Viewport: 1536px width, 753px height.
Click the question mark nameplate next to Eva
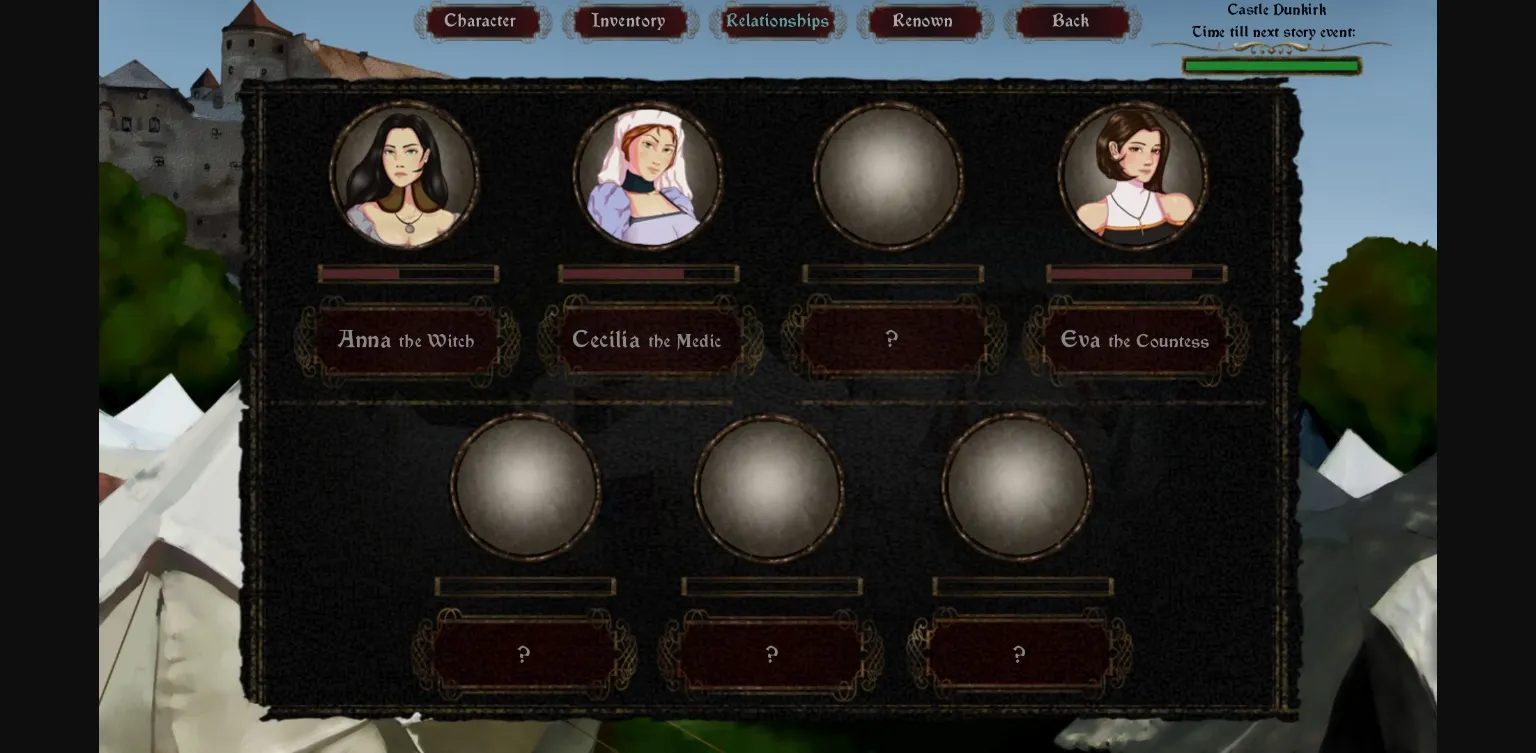(x=890, y=340)
